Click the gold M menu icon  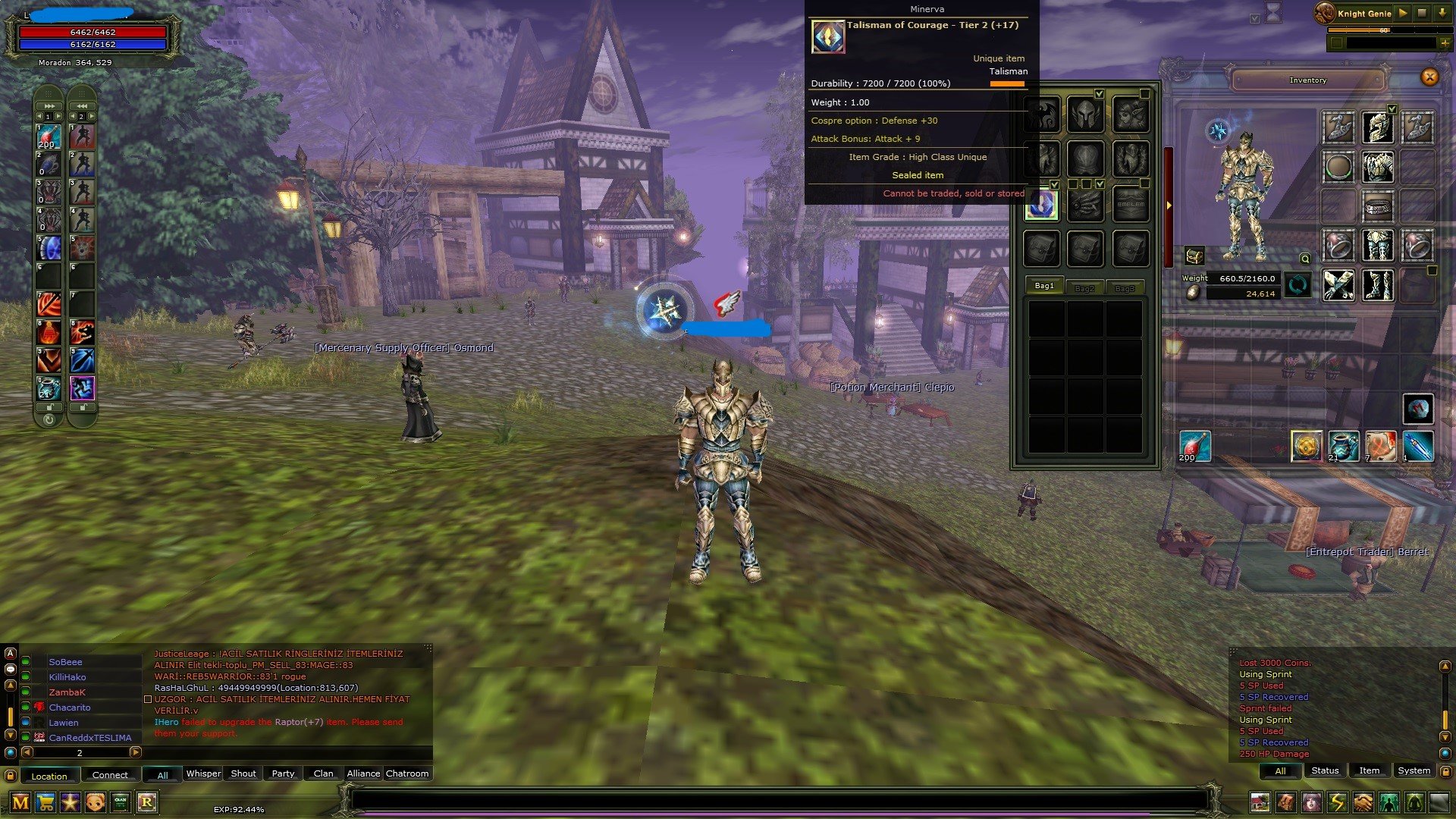(20, 802)
